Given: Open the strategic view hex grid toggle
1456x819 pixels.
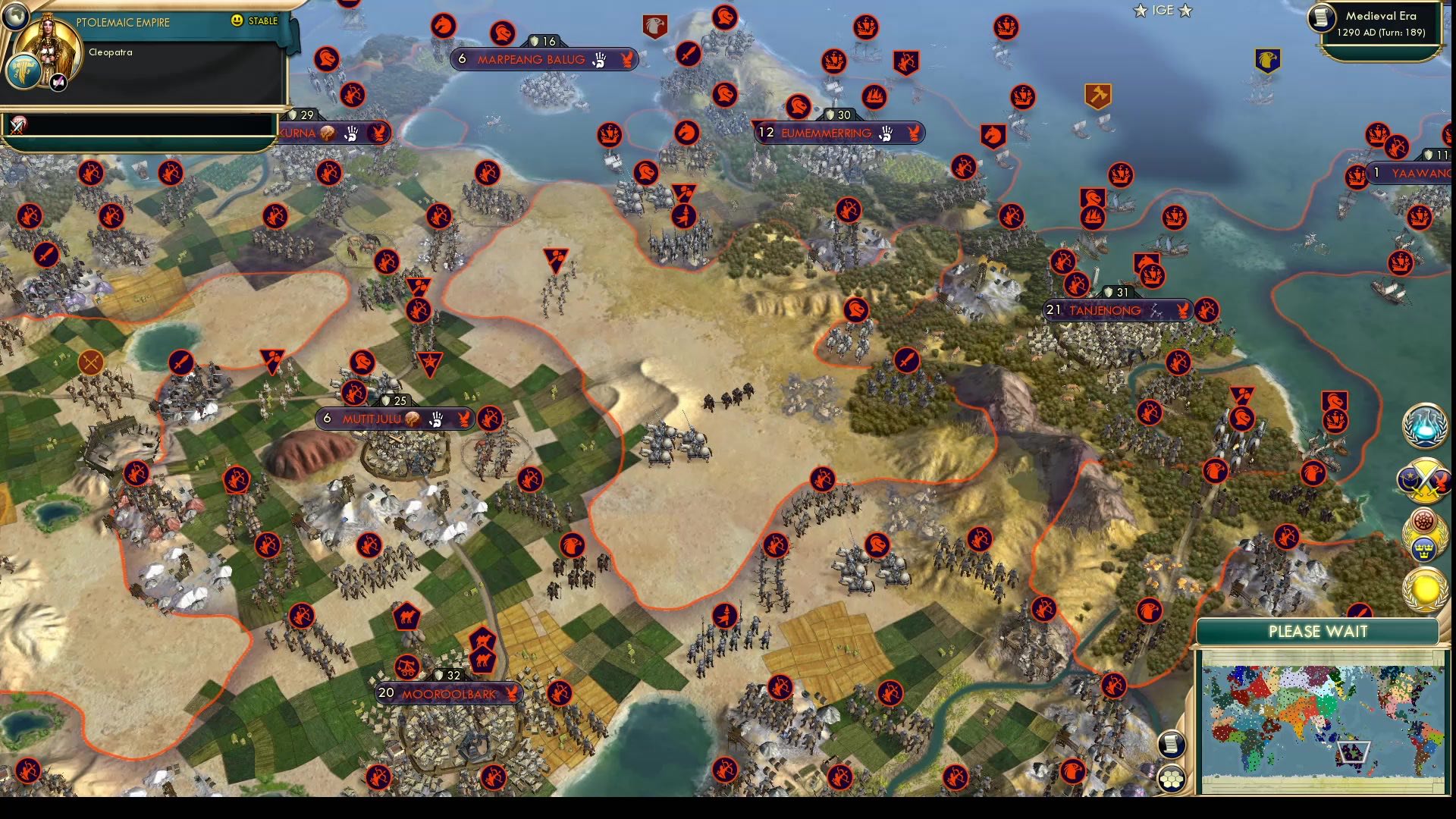Looking at the screenshot, I should [x=1172, y=777].
